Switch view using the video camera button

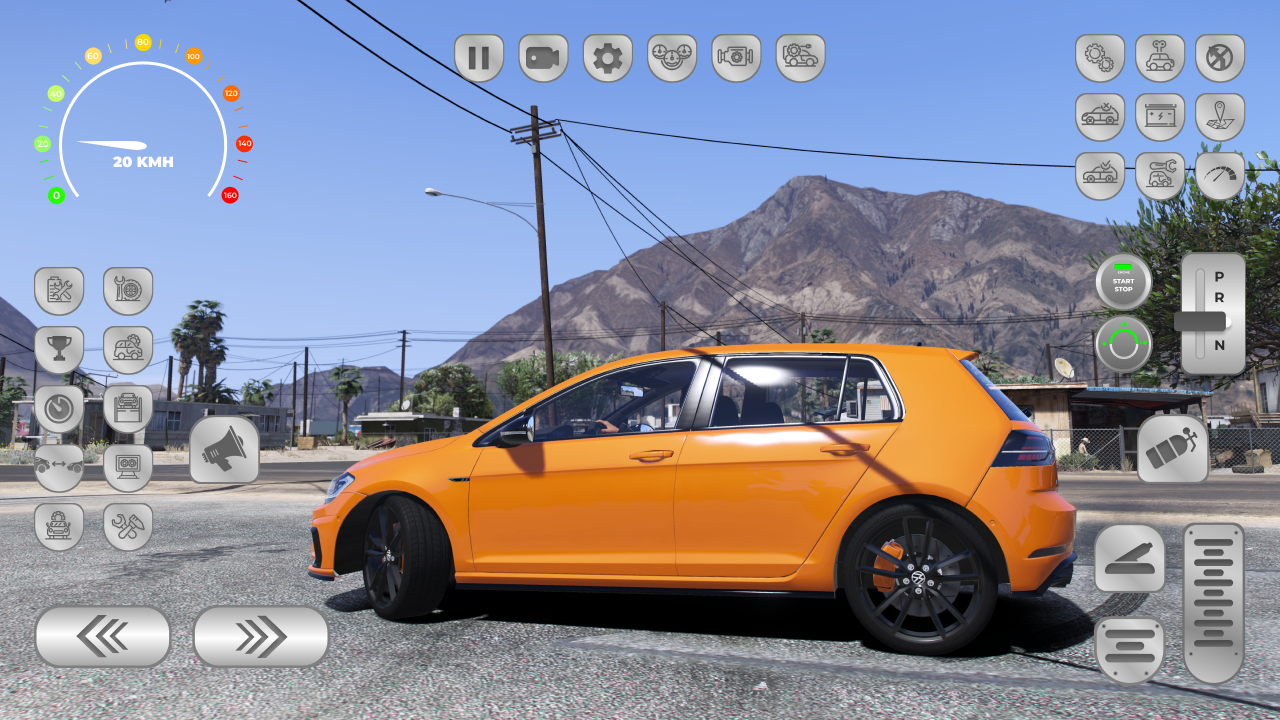(543, 58)
